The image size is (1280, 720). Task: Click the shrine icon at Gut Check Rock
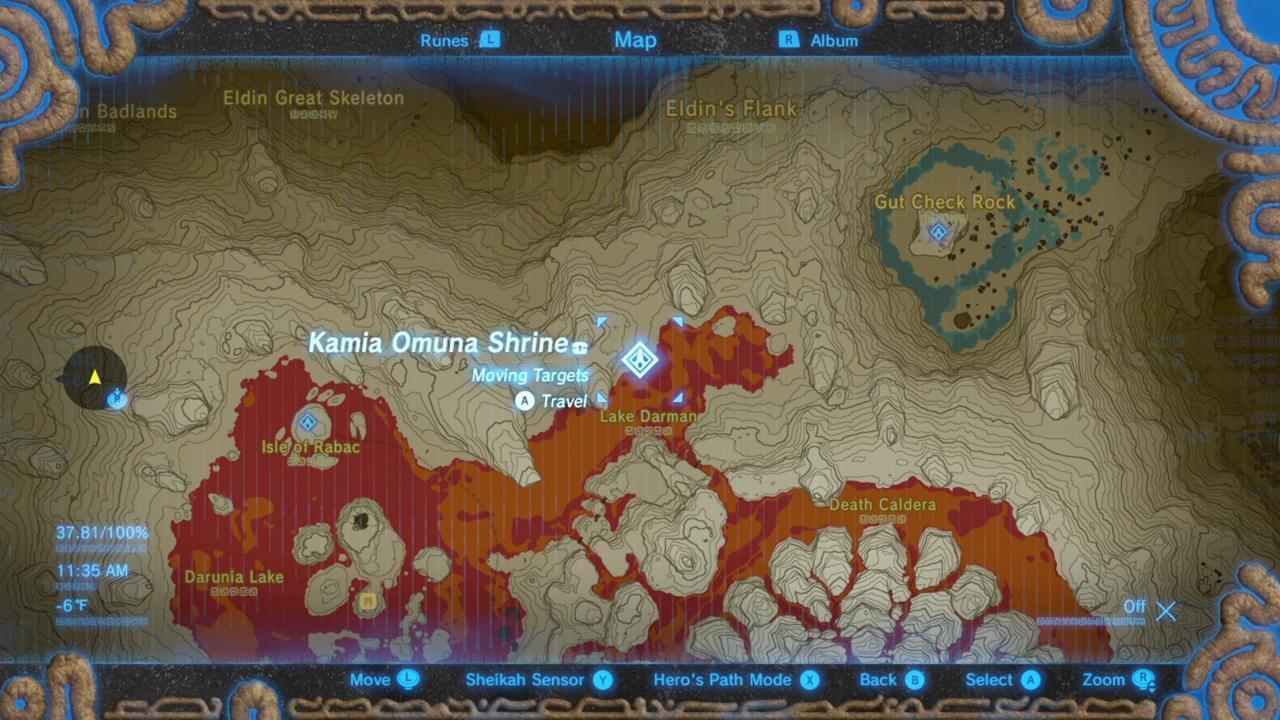tap(938, 232)
